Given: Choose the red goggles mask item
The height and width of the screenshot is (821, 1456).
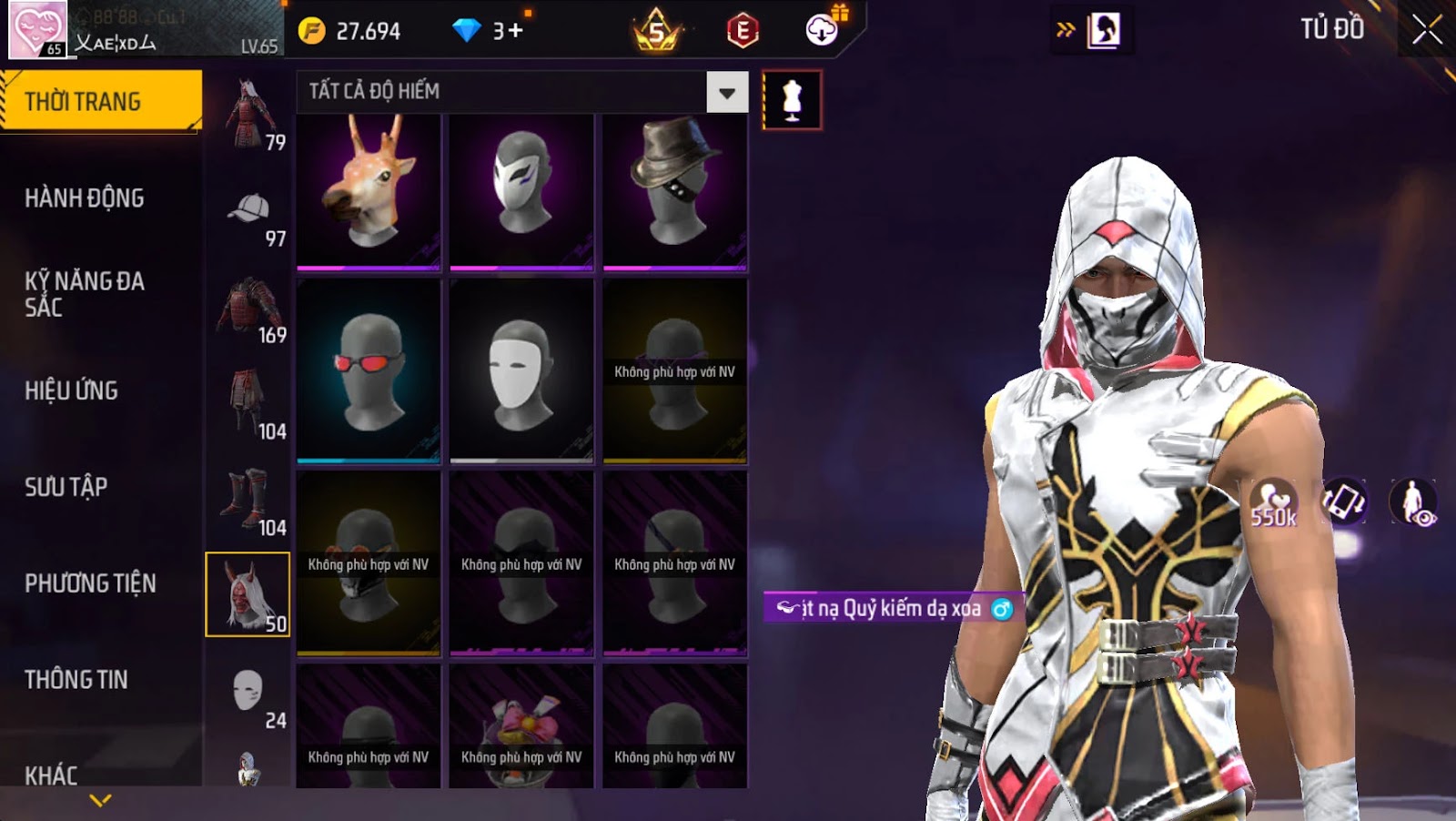Looking at the screenshot, I should point(369,370).
